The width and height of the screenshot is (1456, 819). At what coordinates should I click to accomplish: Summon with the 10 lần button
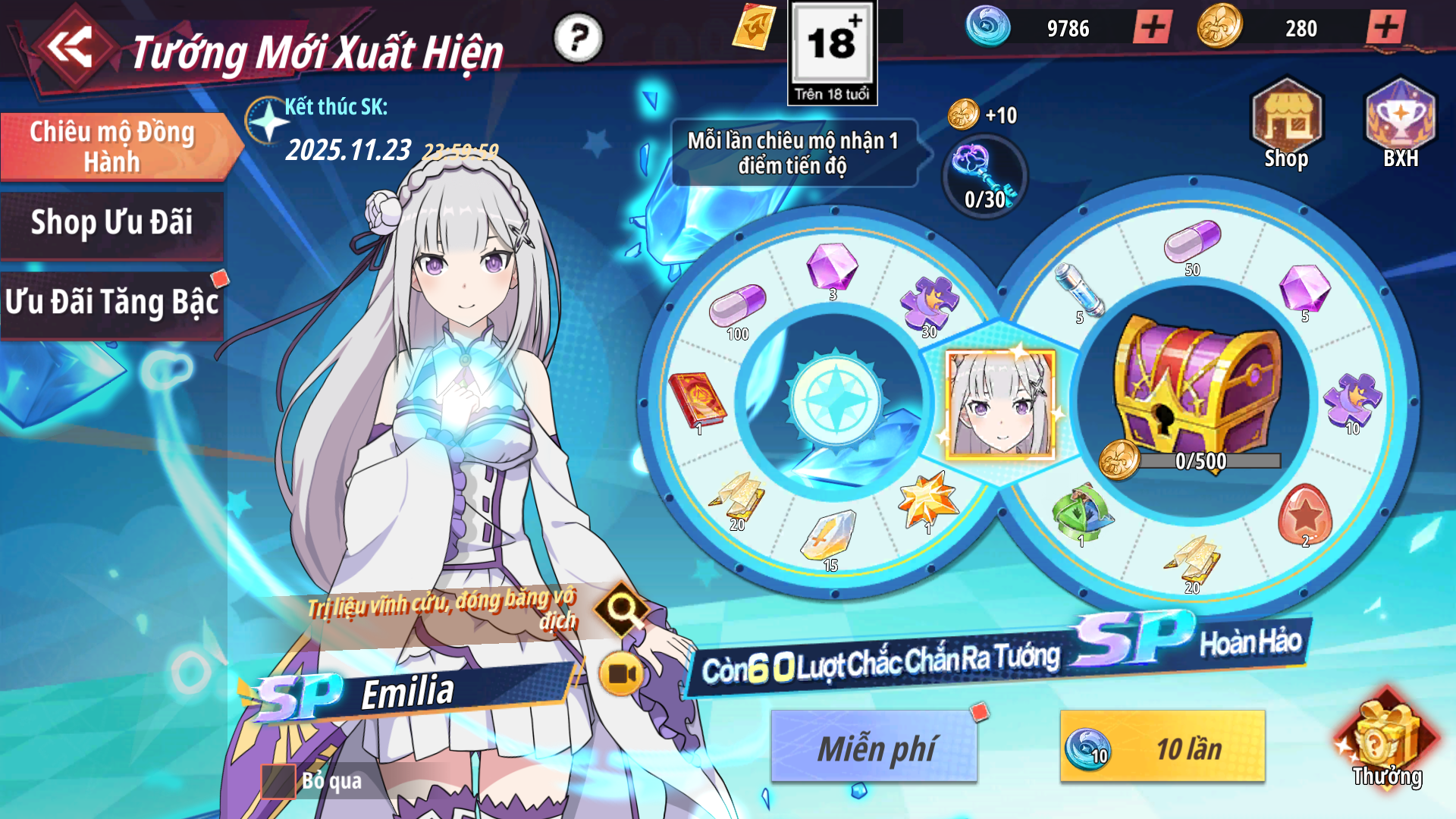[1163, 747]
